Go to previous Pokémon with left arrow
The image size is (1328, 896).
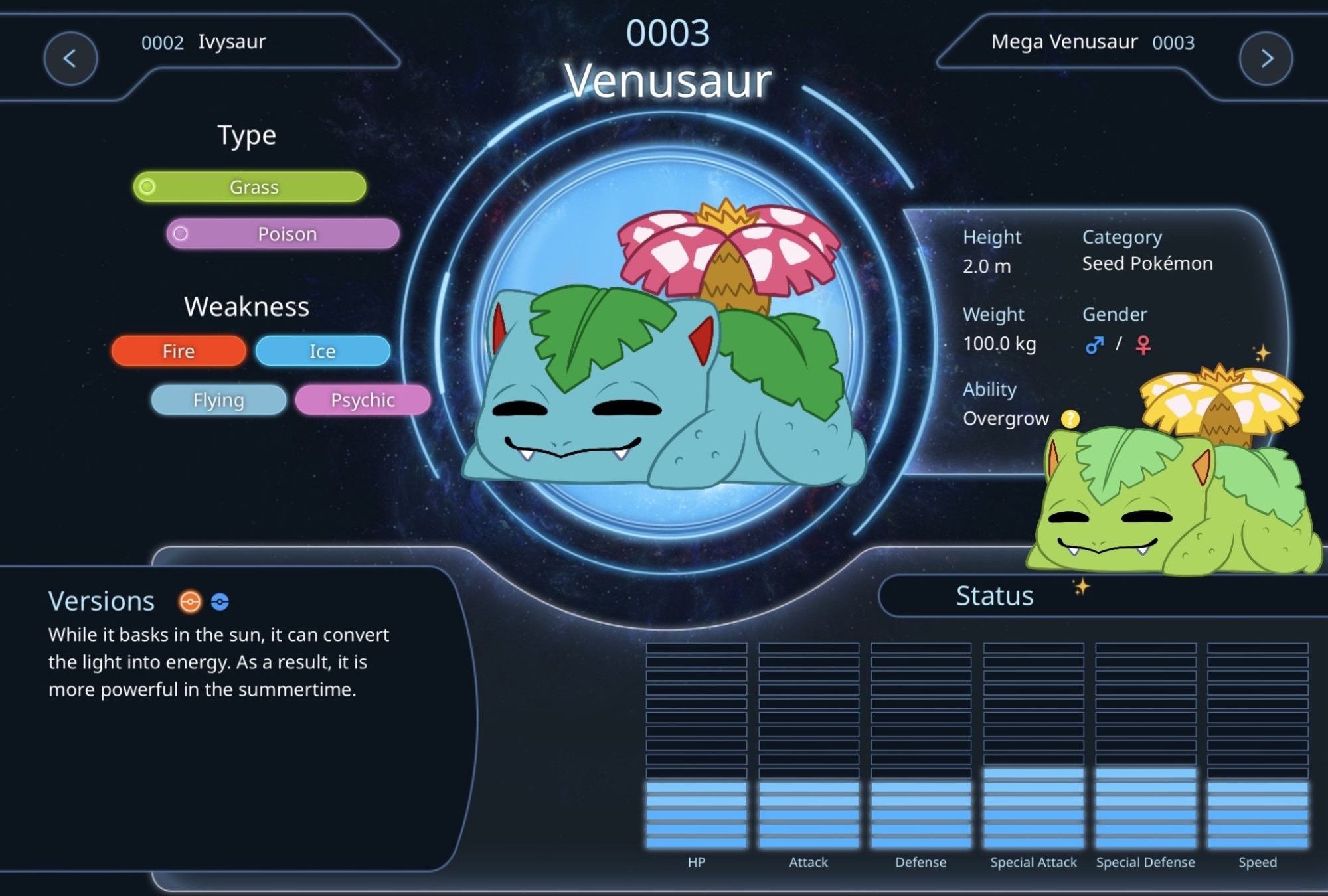click(x=70, y=58)
